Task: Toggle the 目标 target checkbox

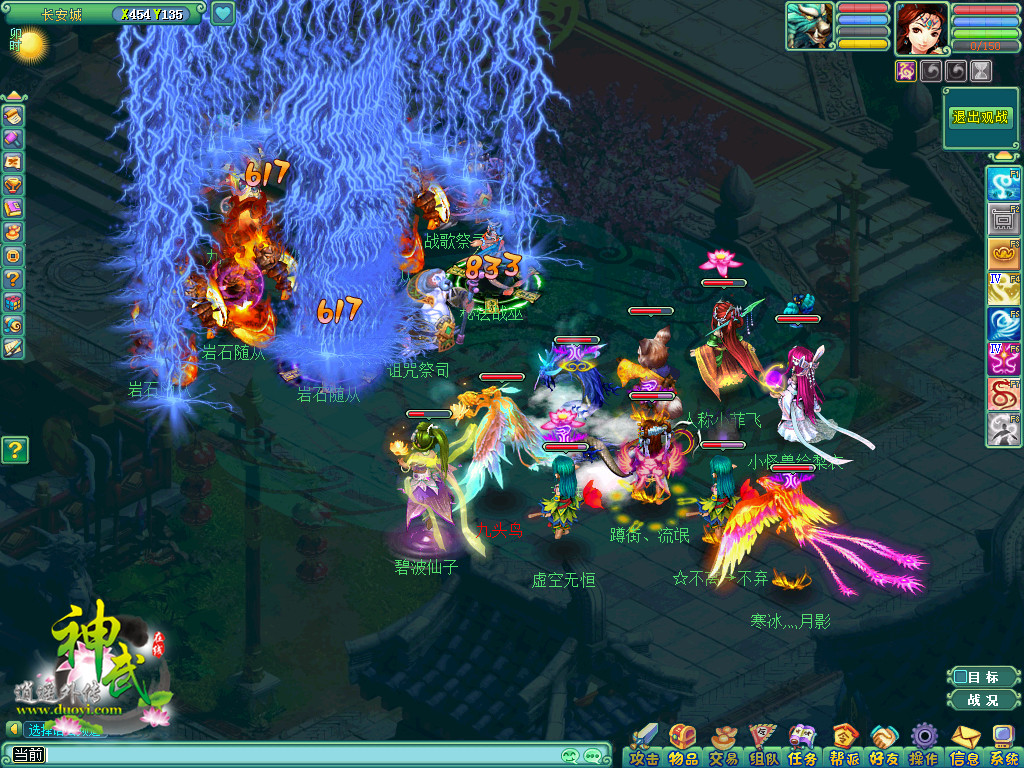Action: (x=960, y=677)
